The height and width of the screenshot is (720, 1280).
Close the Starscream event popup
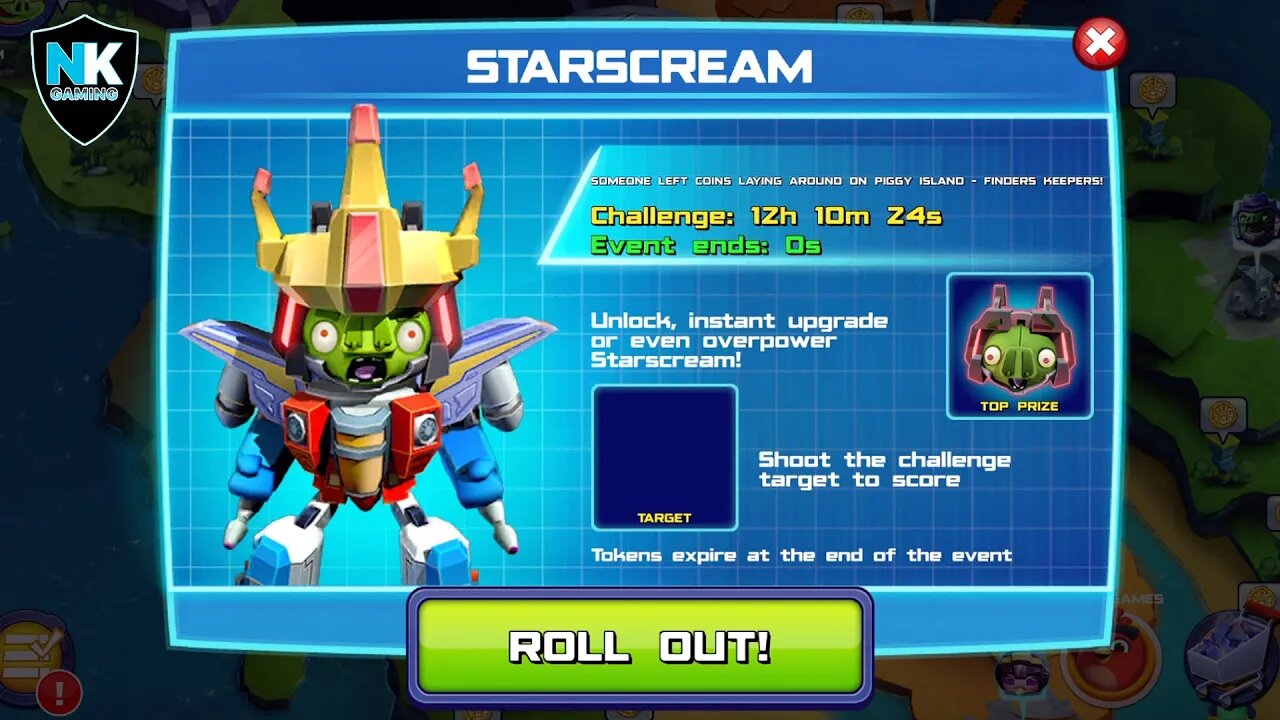(1098, 42)
